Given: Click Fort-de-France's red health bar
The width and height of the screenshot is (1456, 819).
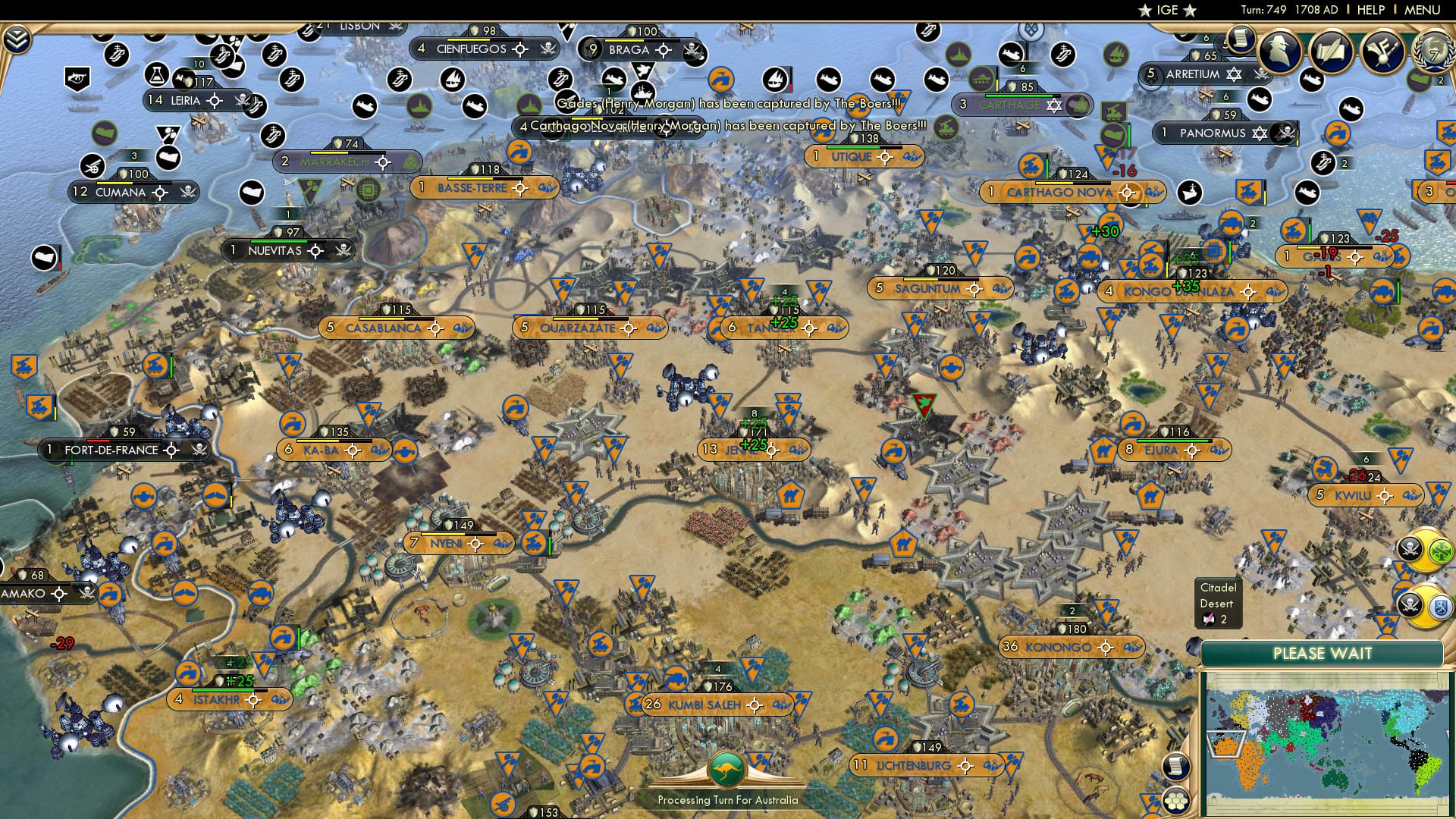Looking at the screenshot, I should click(98, 441).
